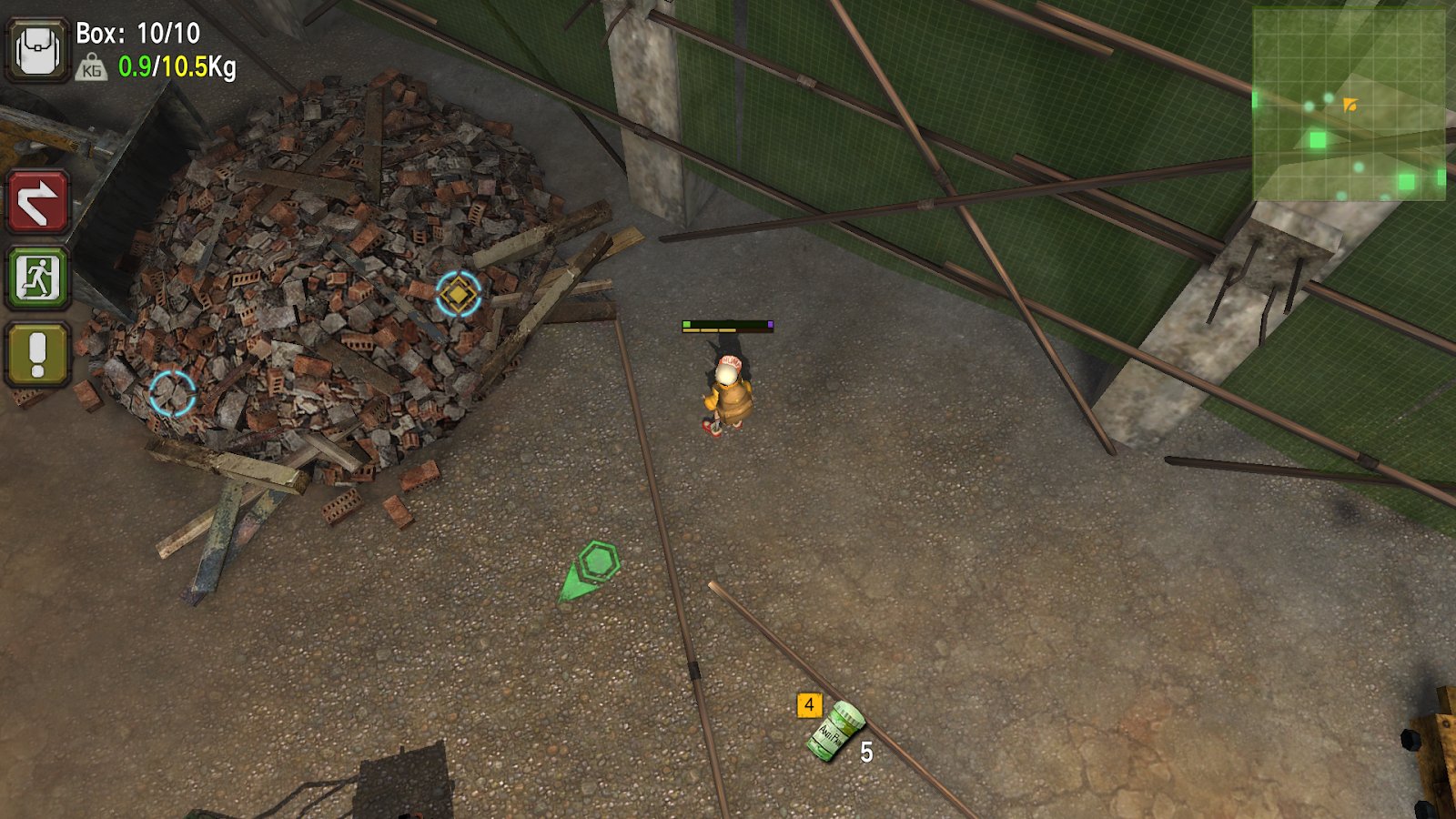Viewport: 1456px width, 819px height.
Task: Tap the red back arrow button
Action: (x=37, y=202)
